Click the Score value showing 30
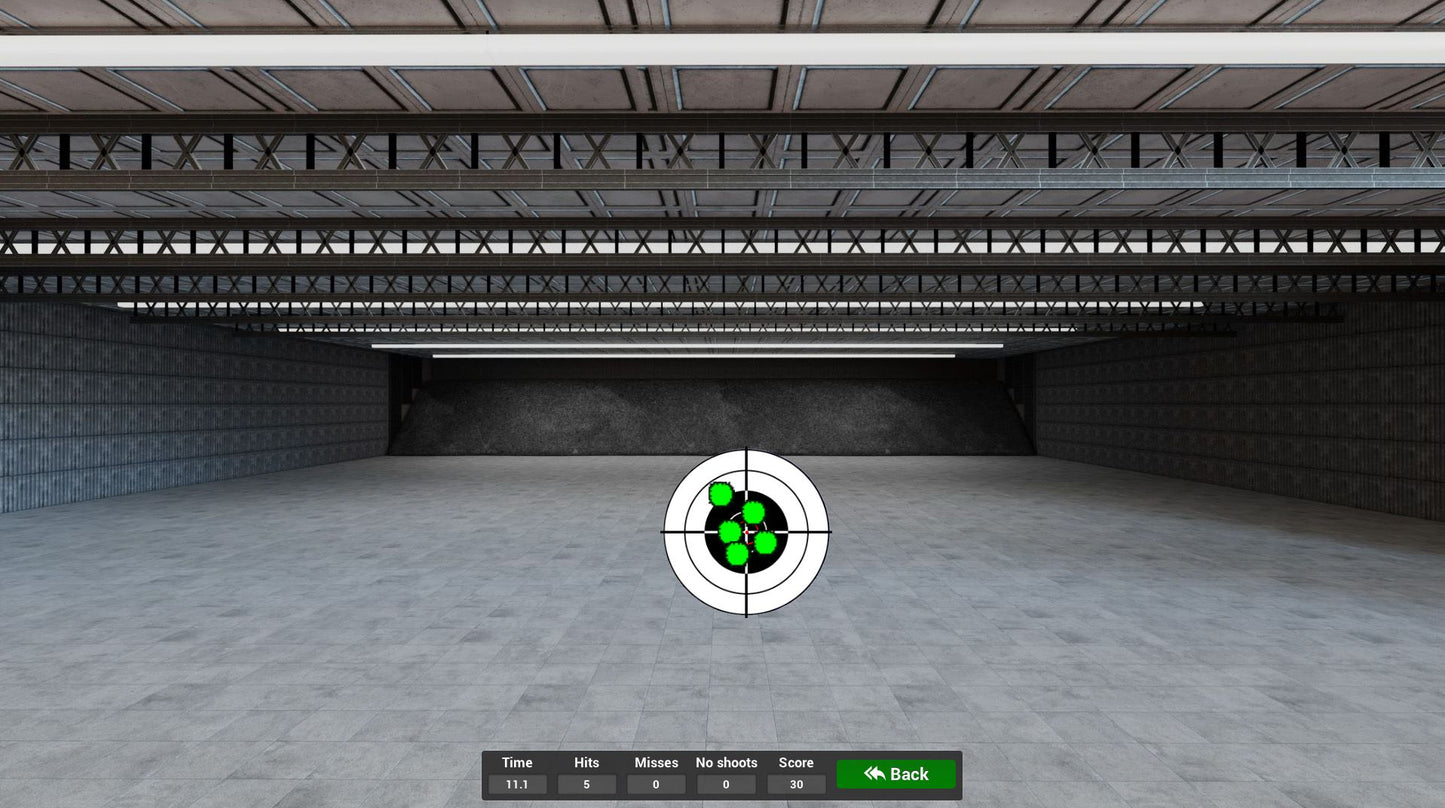The width and height of the screenshot is (1445, 808). [x=796, y=784]
